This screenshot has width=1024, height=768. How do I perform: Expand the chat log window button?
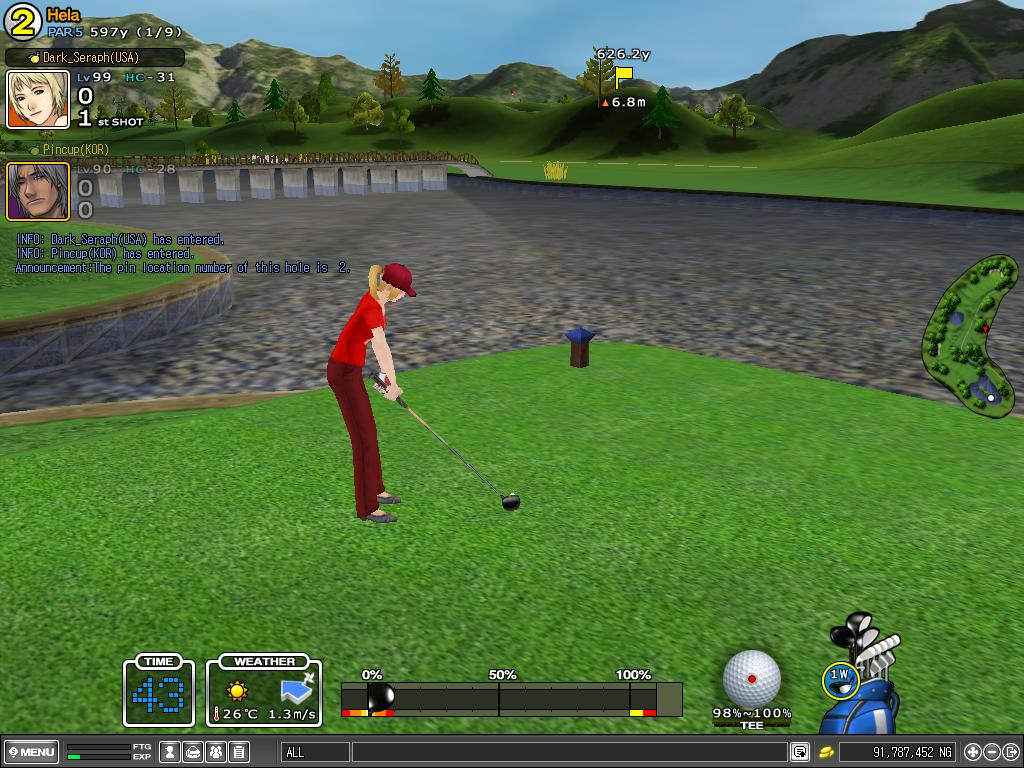[x=800, y=752]
